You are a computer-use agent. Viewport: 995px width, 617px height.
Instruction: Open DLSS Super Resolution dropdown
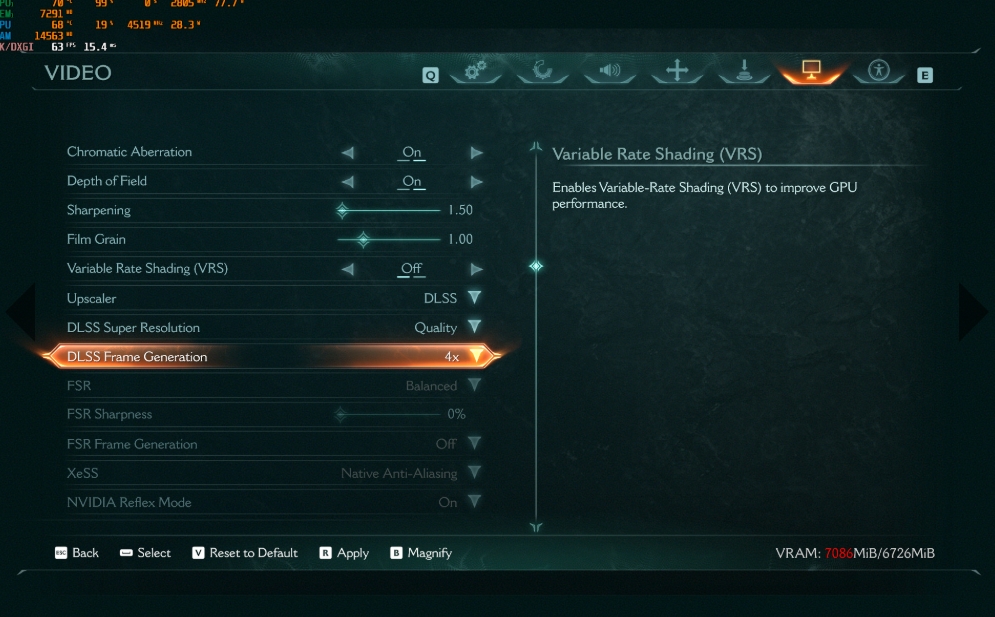(x=474, y=327)
